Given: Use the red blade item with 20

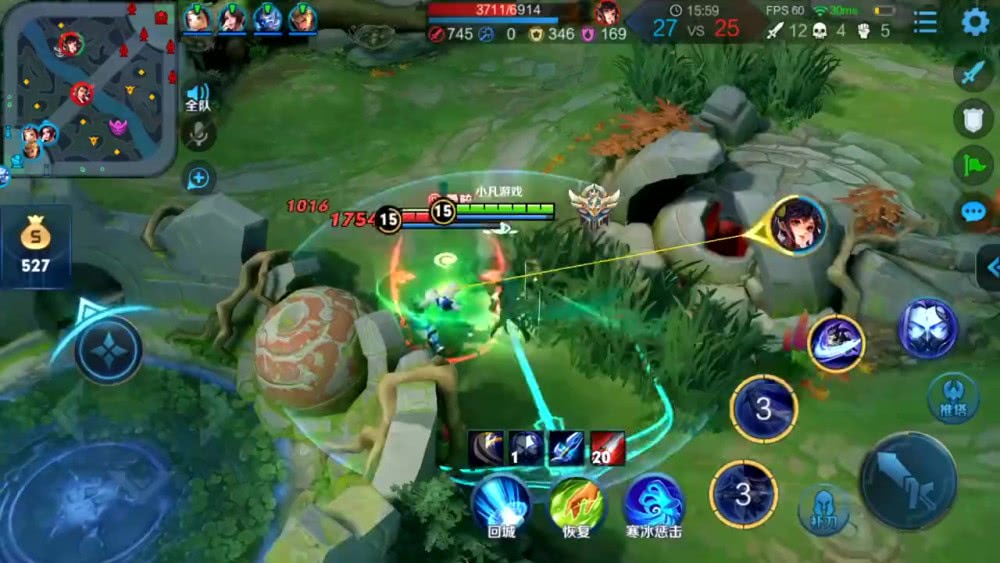Looking at the screenshot, I should pyautogui.click(x=607, y=449).
